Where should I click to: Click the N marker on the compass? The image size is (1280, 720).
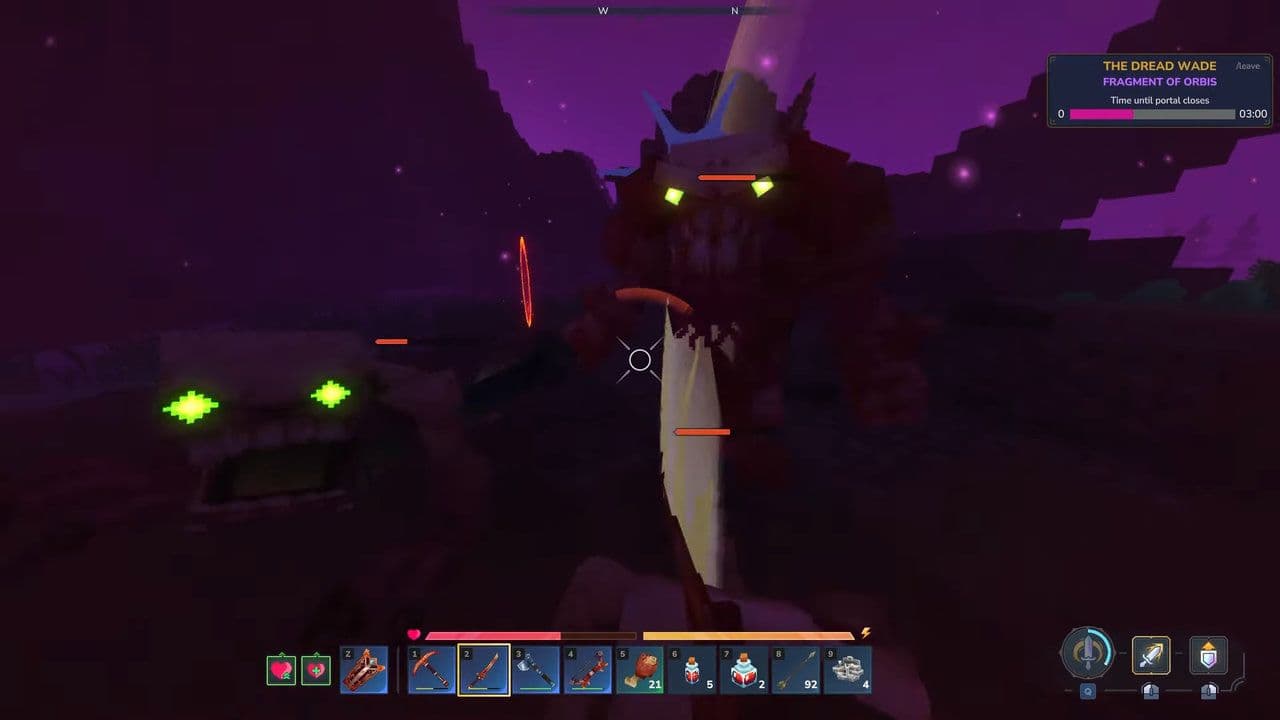[x=733, y=12]
